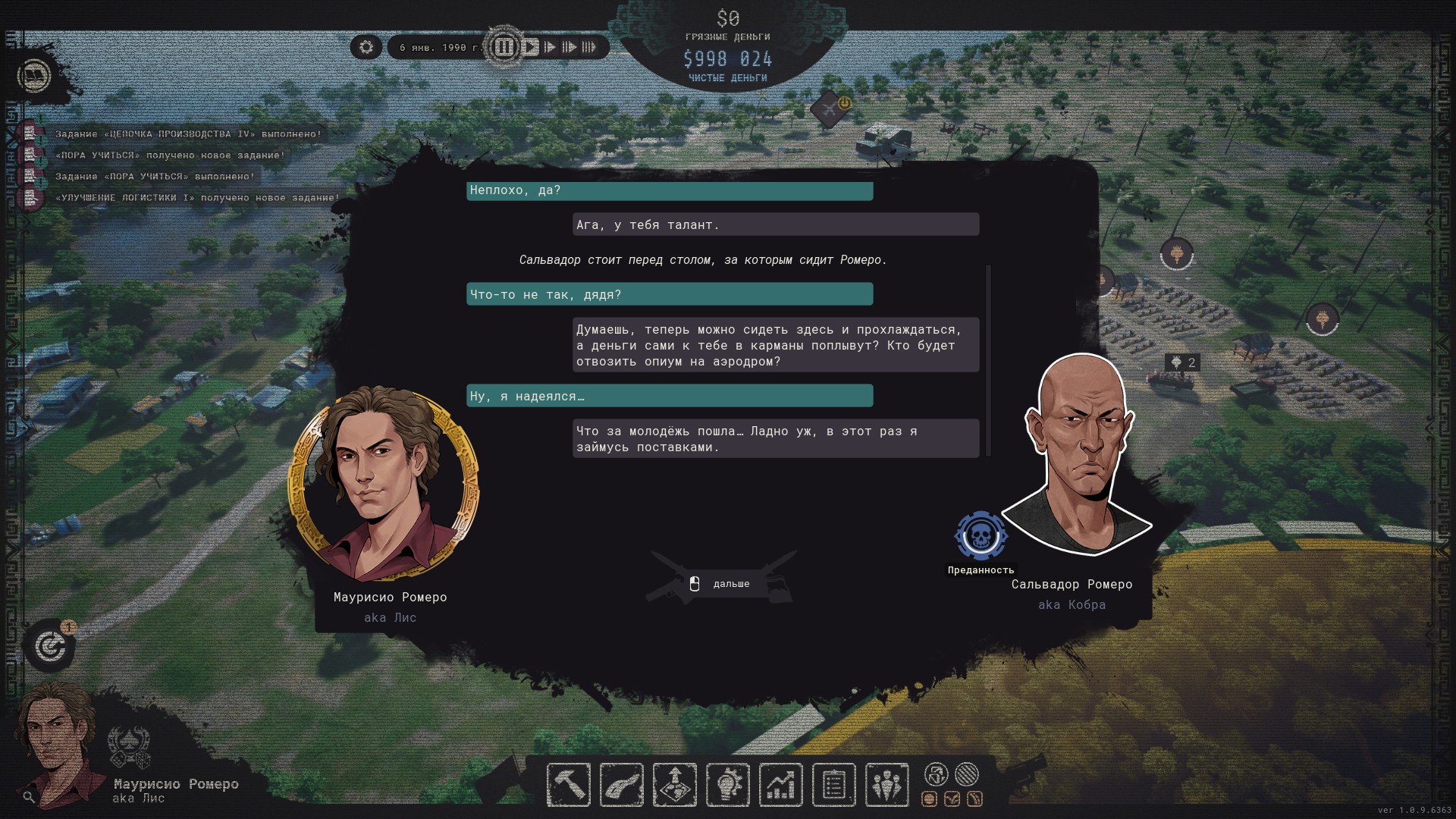Continue the dialogue with the дальше button
The image size is (1456, 819).
[x=721, y=584]
